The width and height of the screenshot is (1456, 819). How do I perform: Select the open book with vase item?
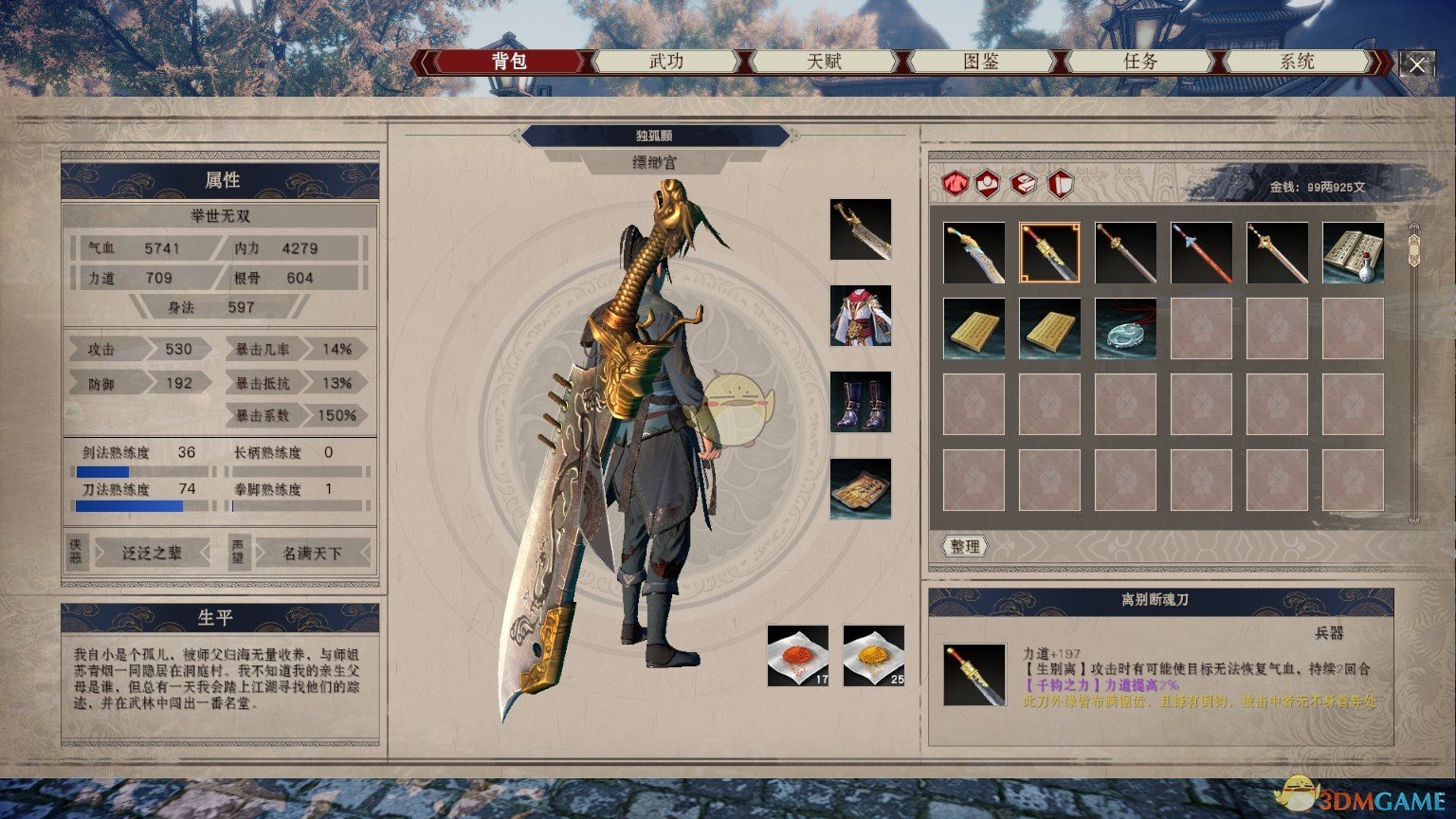click(x=1353, y=253)
